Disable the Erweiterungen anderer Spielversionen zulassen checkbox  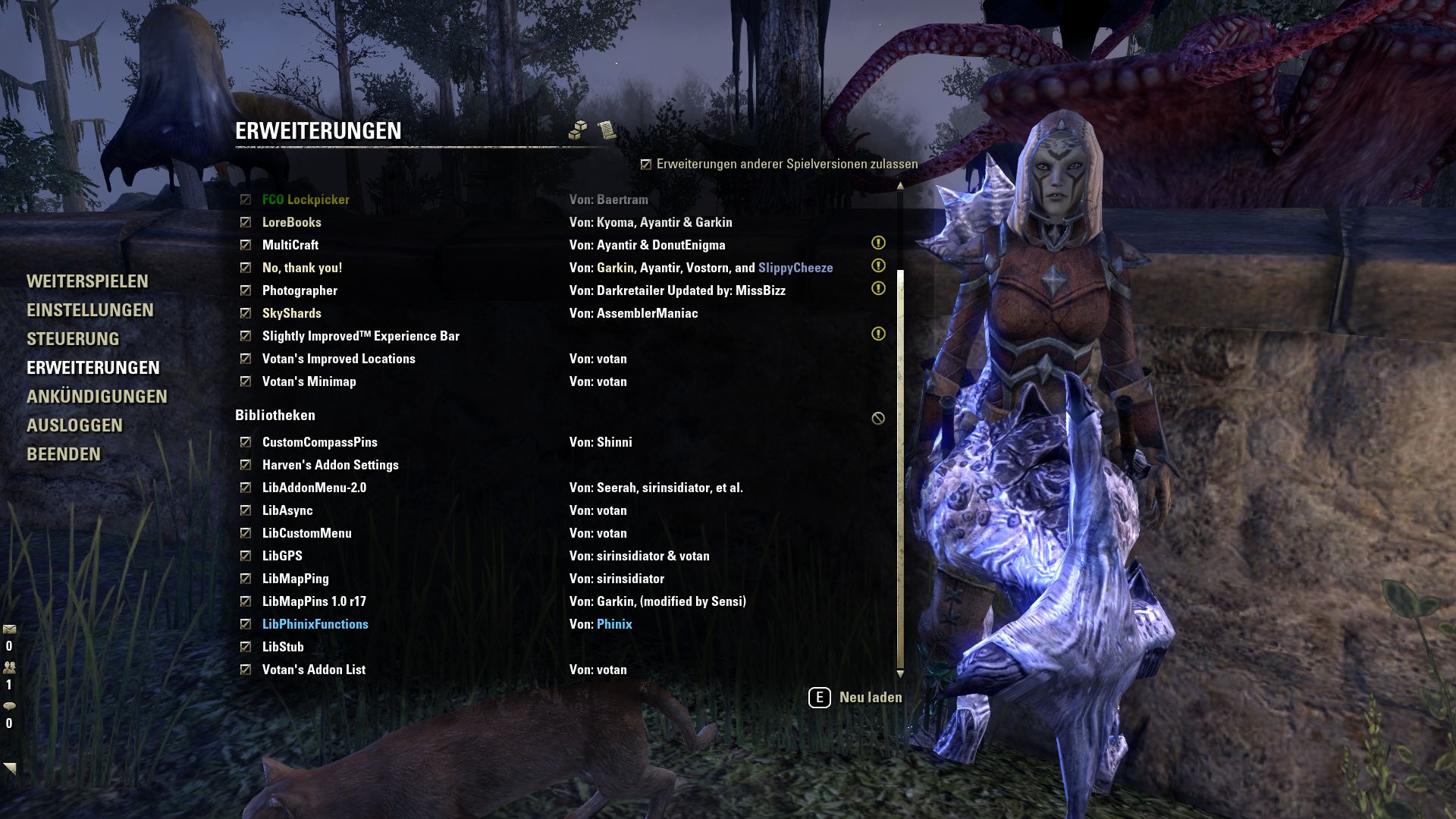645,163
